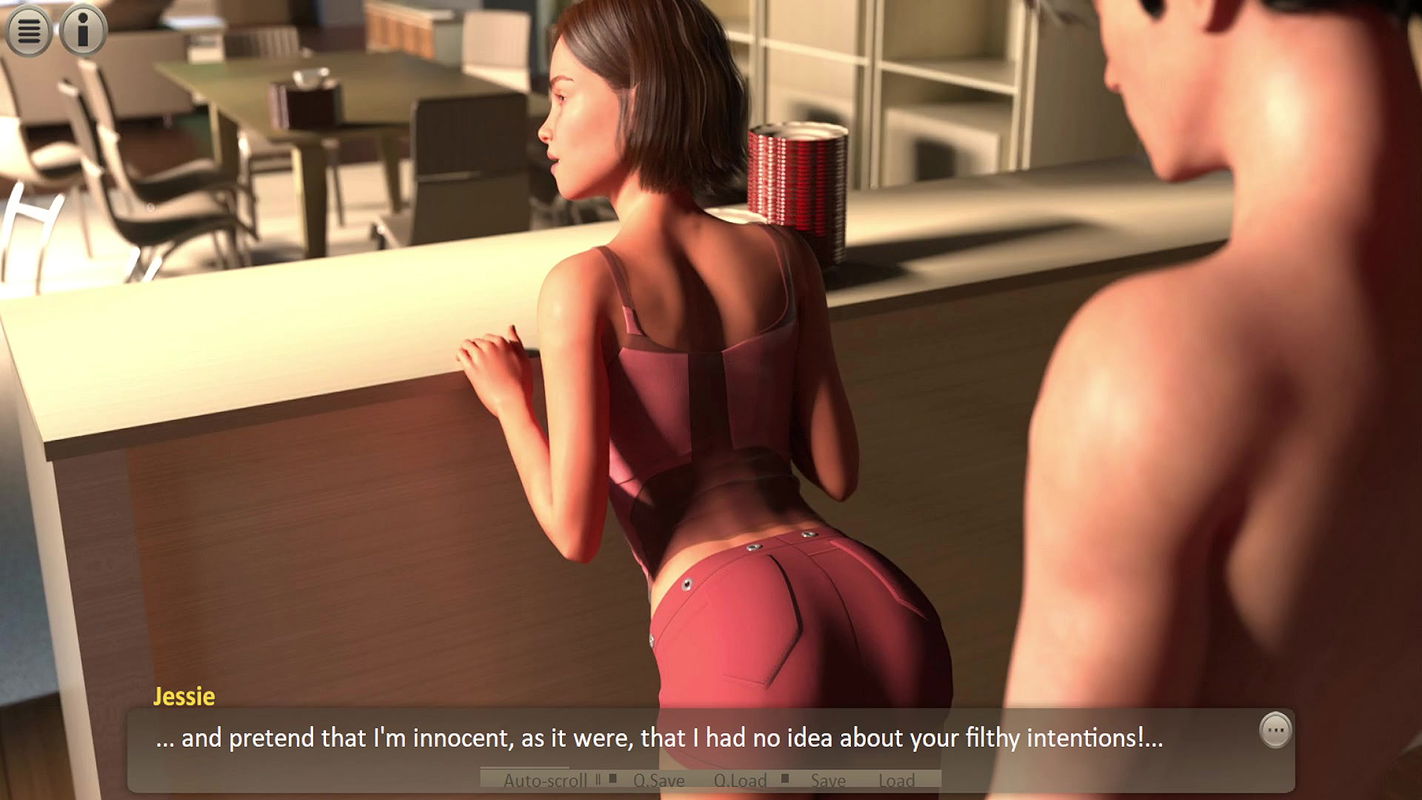Select Save in the quick menu bar
The image size is (1422, 800).
[x=828, y=780]
